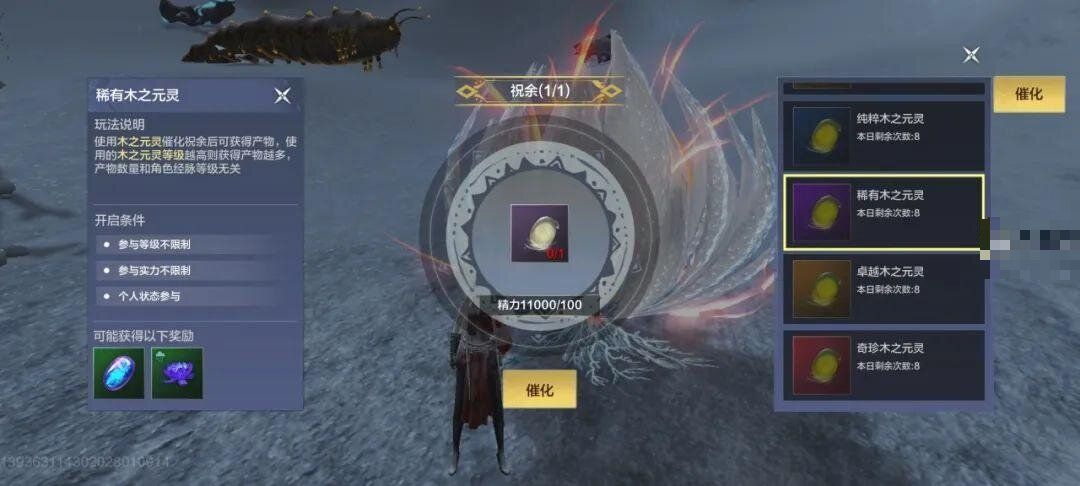The image size is (1080, 486).
Task: Close the catalysis screen with the top-right X
Action: pyautogui.click(x=971, y=55)
